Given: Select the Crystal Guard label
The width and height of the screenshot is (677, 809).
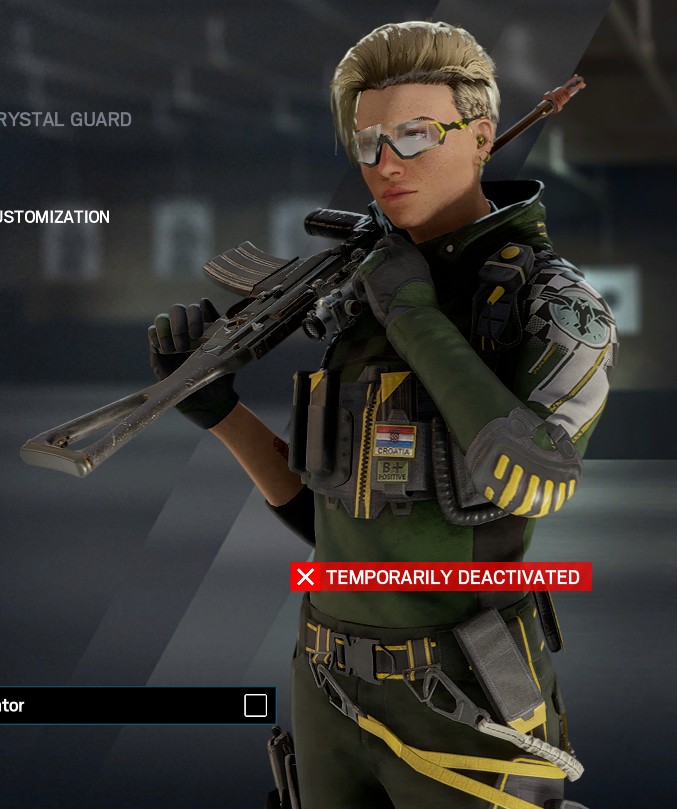Looking at the screenshot, I should coord(66,119).
